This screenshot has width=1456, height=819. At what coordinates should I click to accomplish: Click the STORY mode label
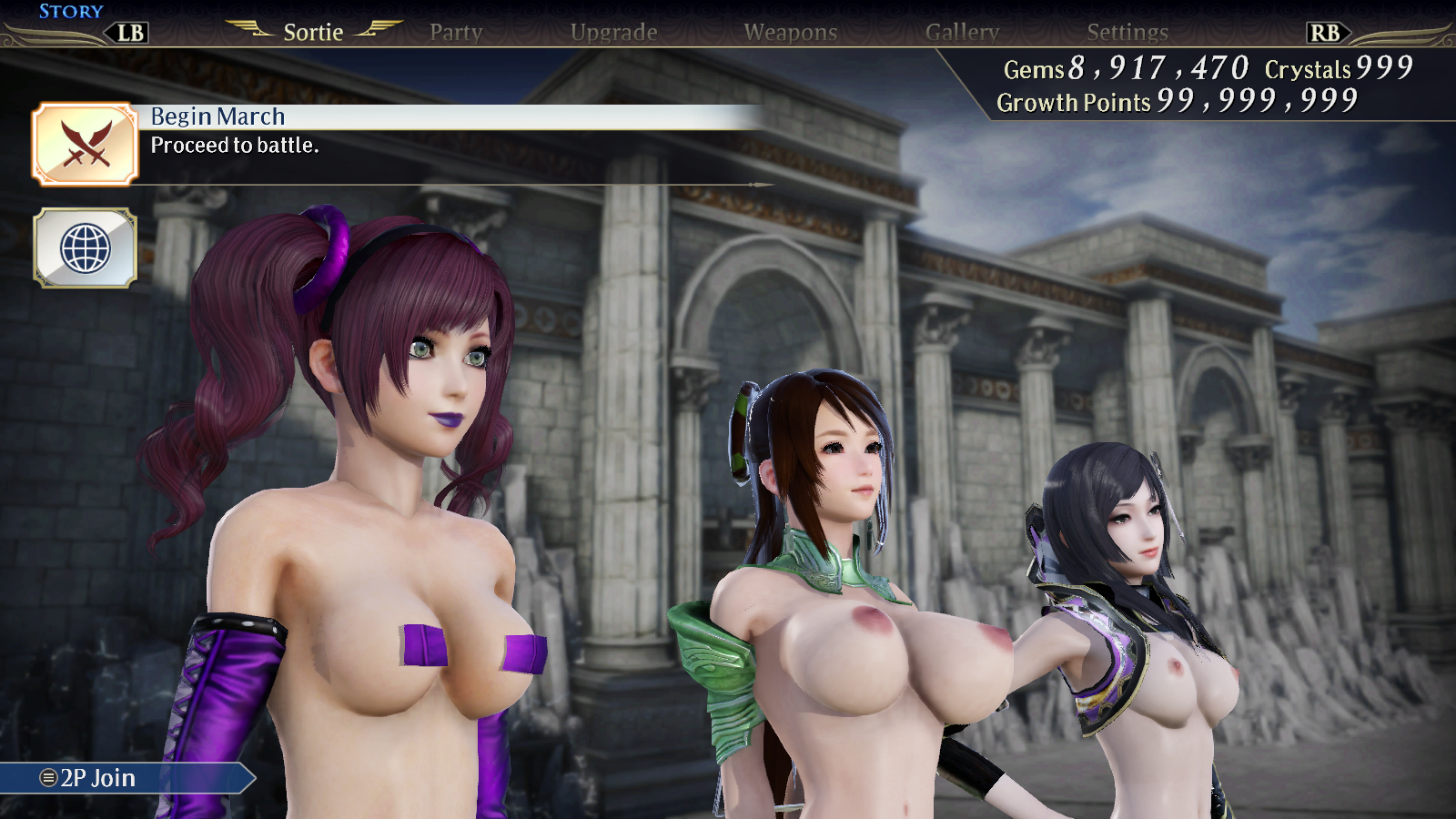[x=71, y=11]
